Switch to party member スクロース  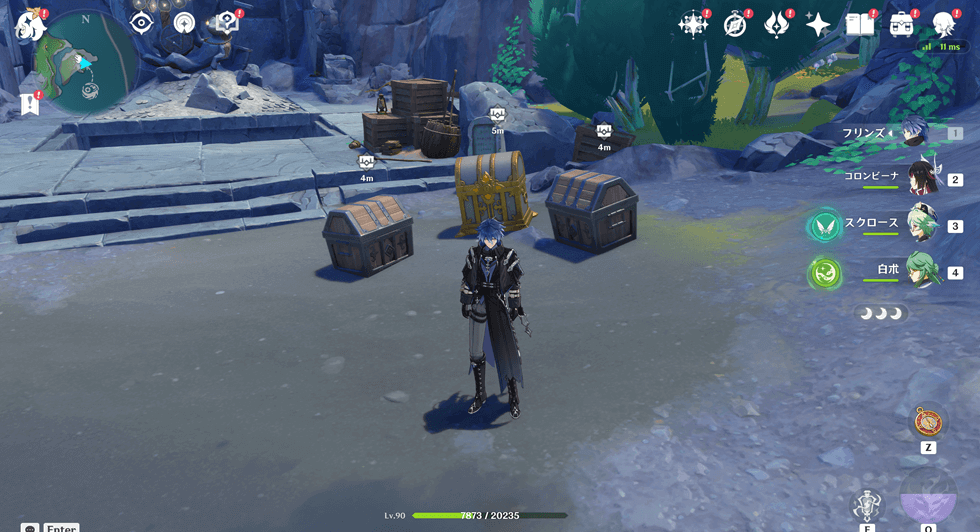(920, 224)
